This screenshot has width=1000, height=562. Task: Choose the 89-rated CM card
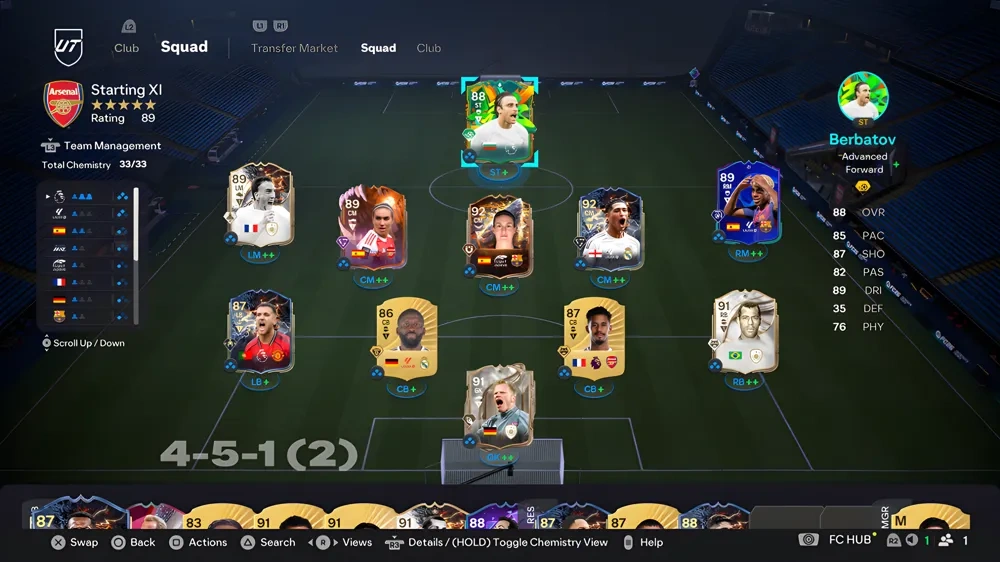tap(370, 227)
